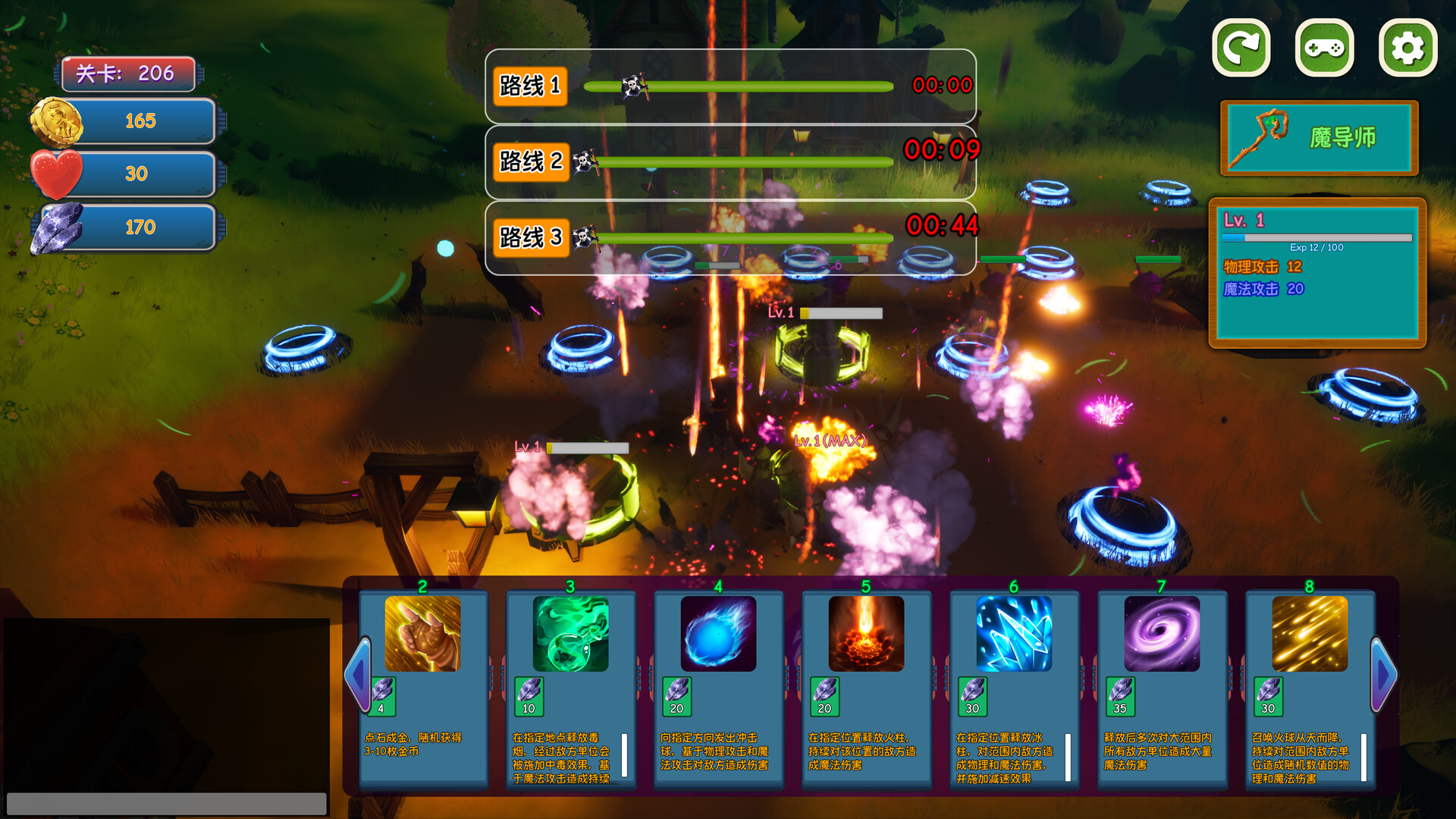The height and width of the screenshot is (819, 1456).
Task: Select the 路线 1 route row
Action: [730, 86]
